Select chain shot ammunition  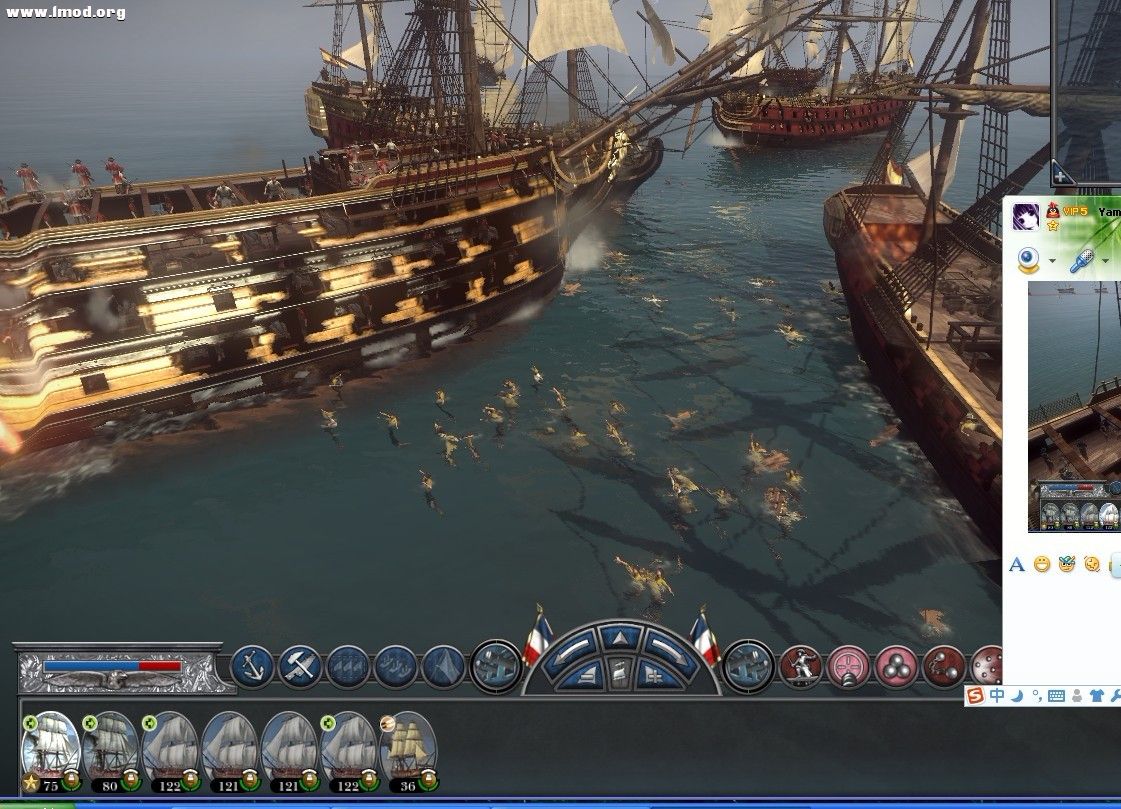944,667
